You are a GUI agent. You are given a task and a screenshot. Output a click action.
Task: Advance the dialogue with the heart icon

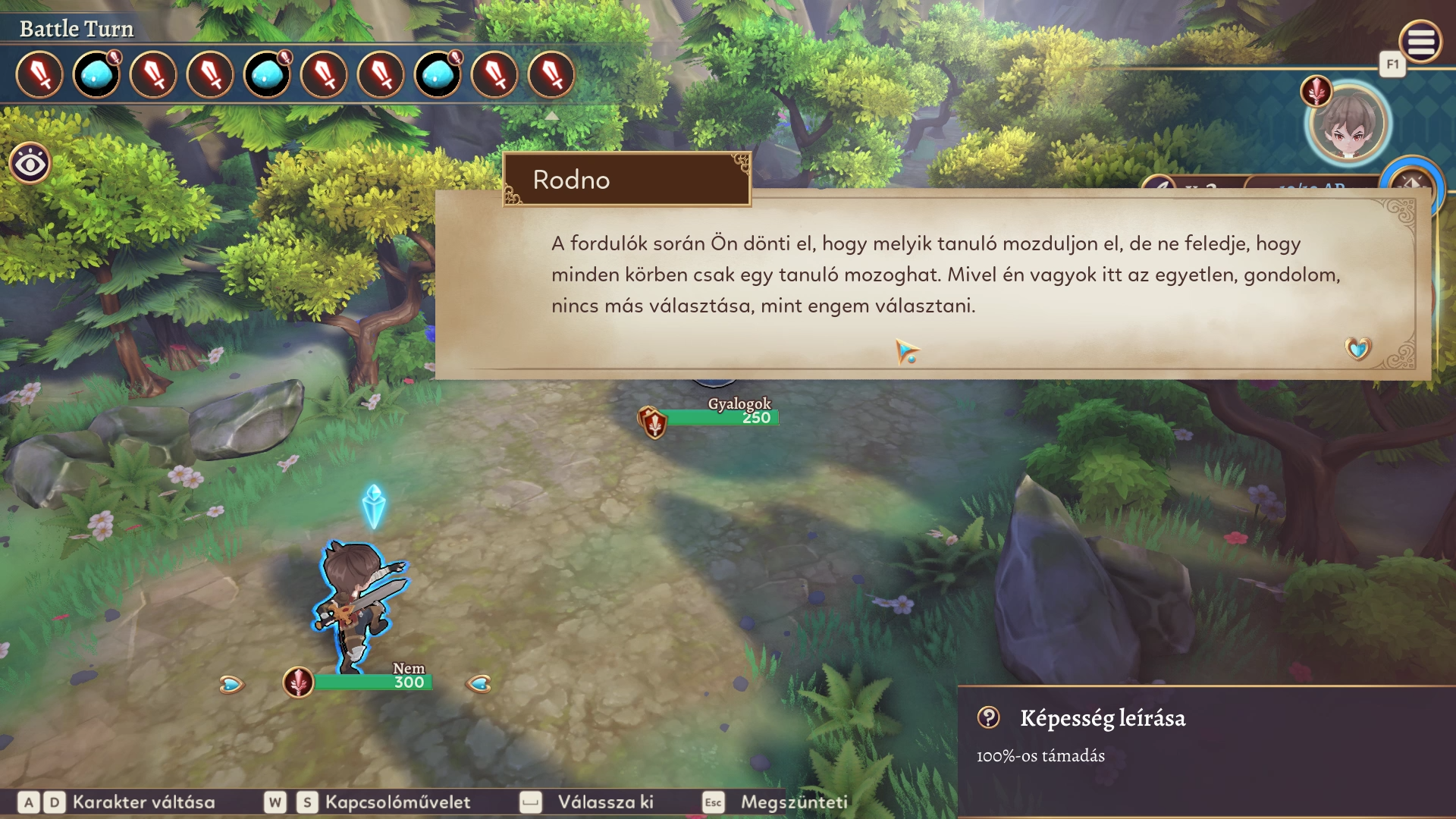[1357, 348]
